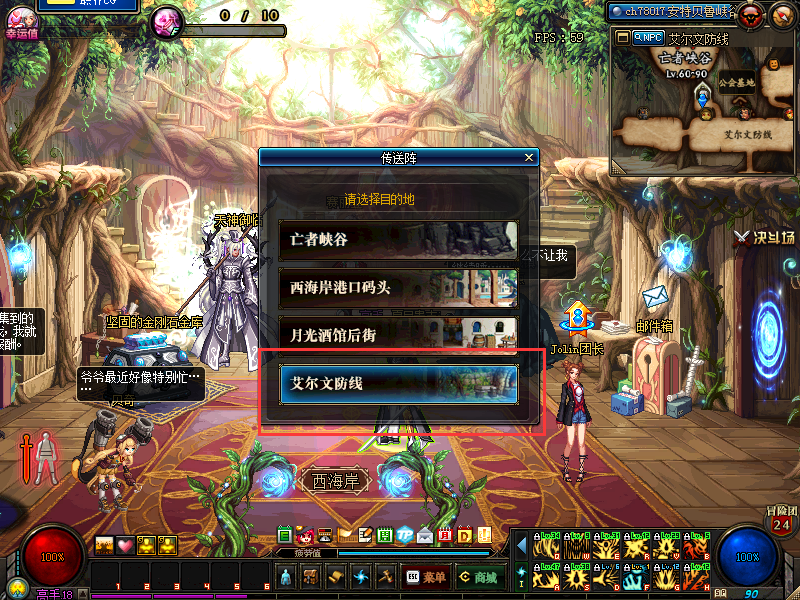Open the character silhouette menu button

[286, 577]
